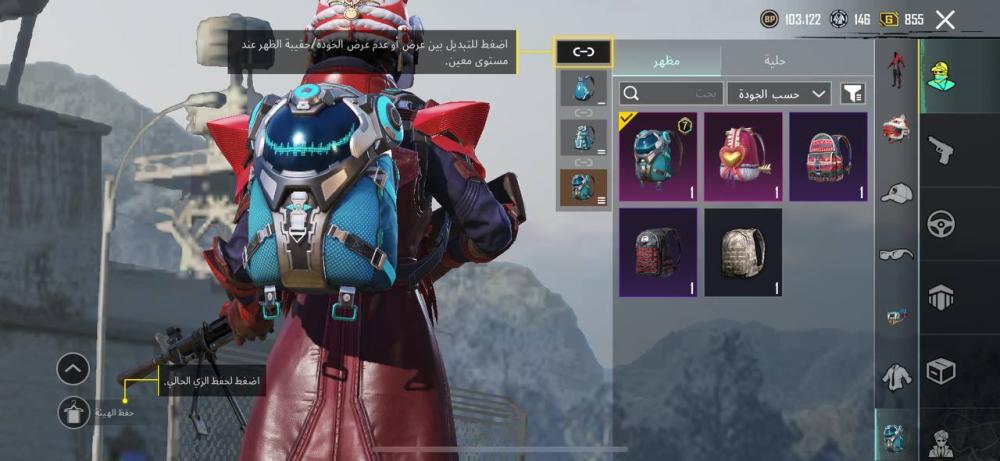1000x461 pixels.
Task: Close the inventory with the X button
Action: [x=945, y=18]
